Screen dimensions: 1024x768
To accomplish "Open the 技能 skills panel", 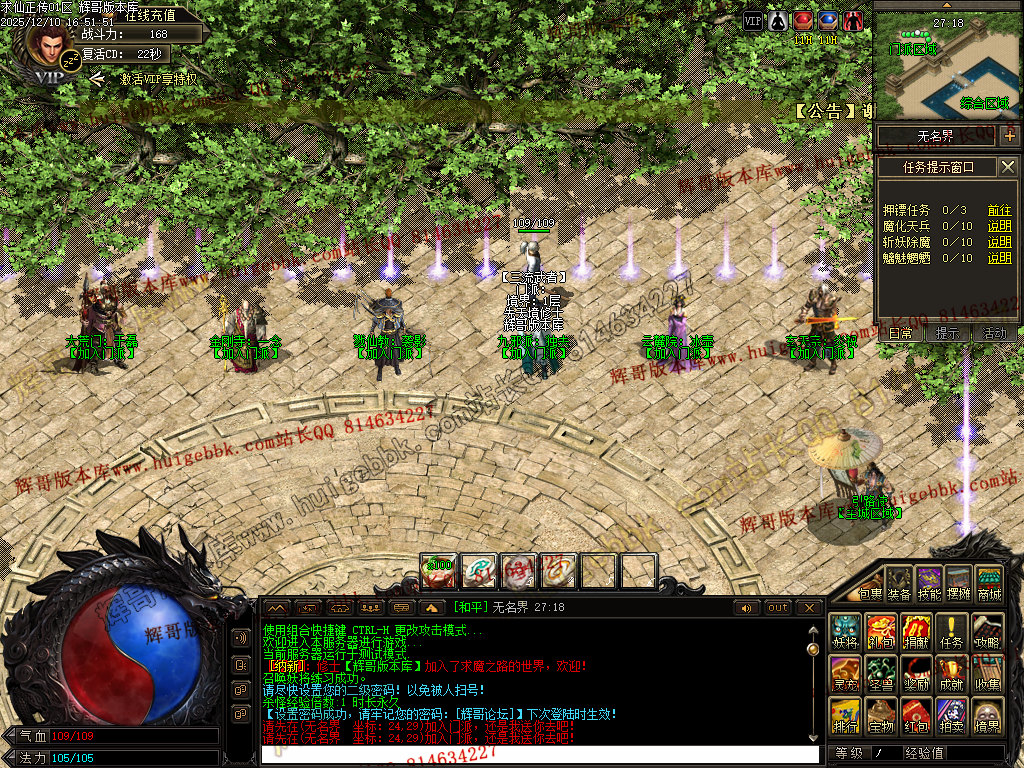I will point(929,585).
